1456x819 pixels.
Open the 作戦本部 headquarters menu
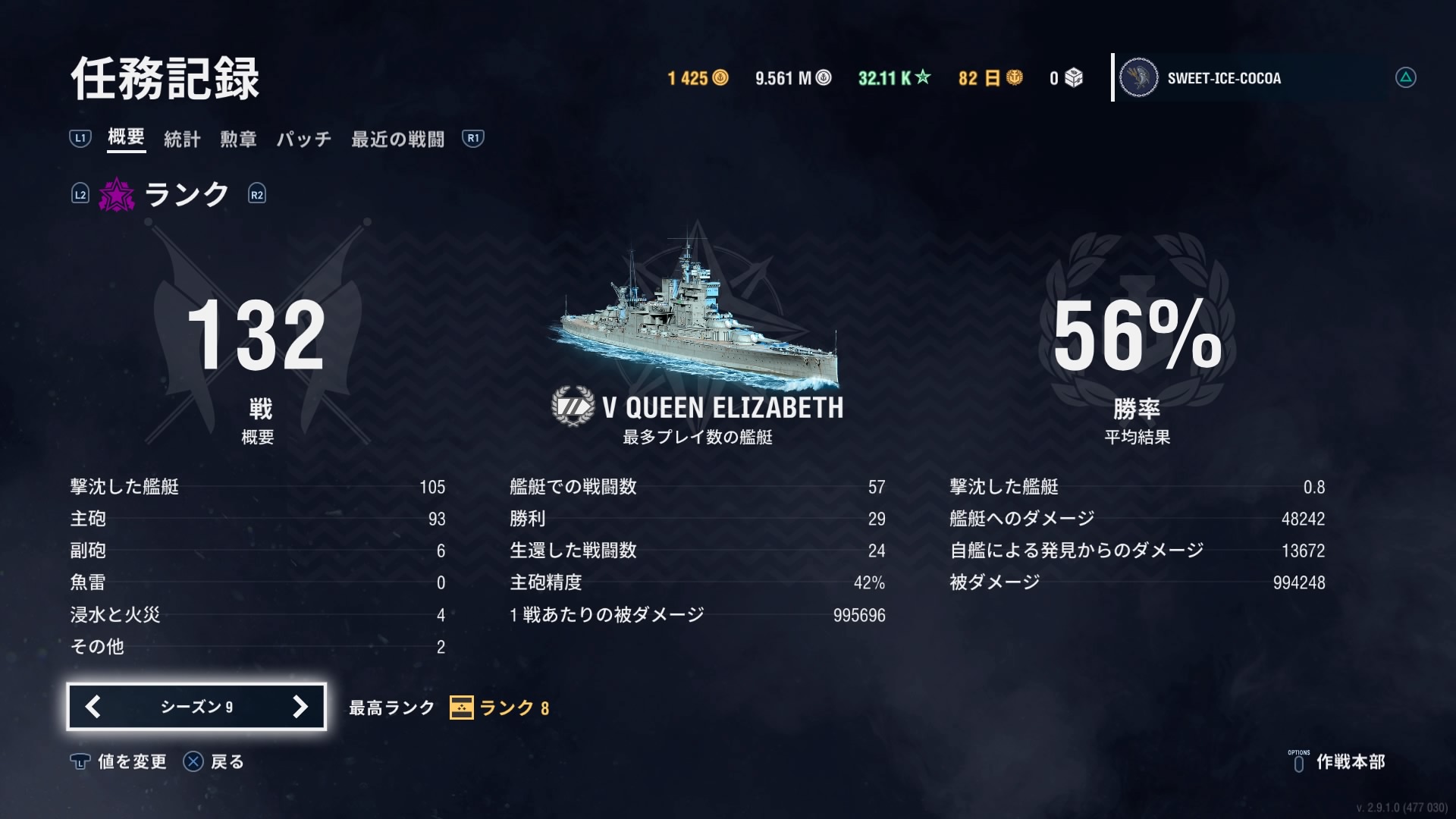tap(1338, 761)
